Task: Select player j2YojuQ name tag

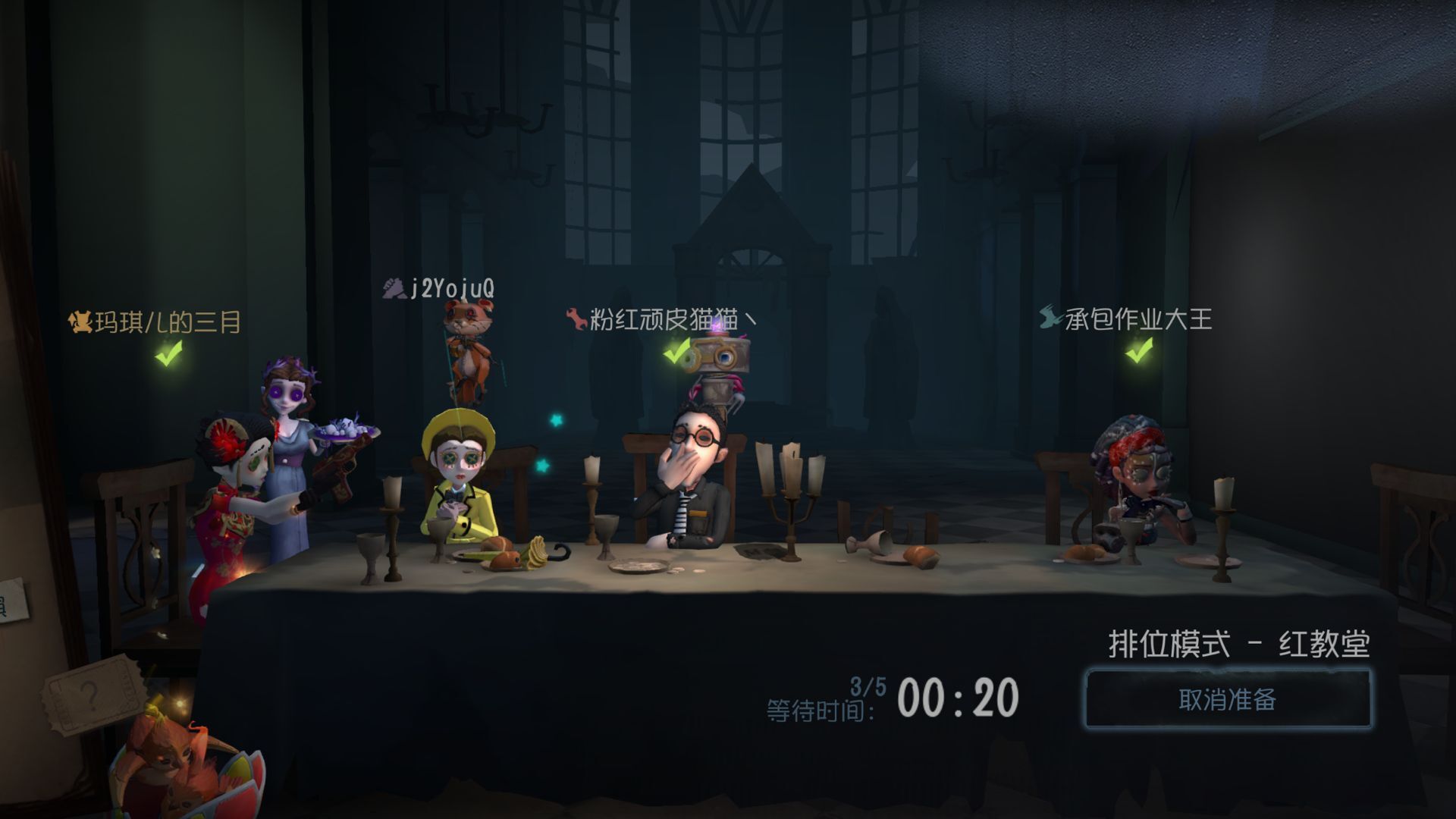Action: point(440,289)
